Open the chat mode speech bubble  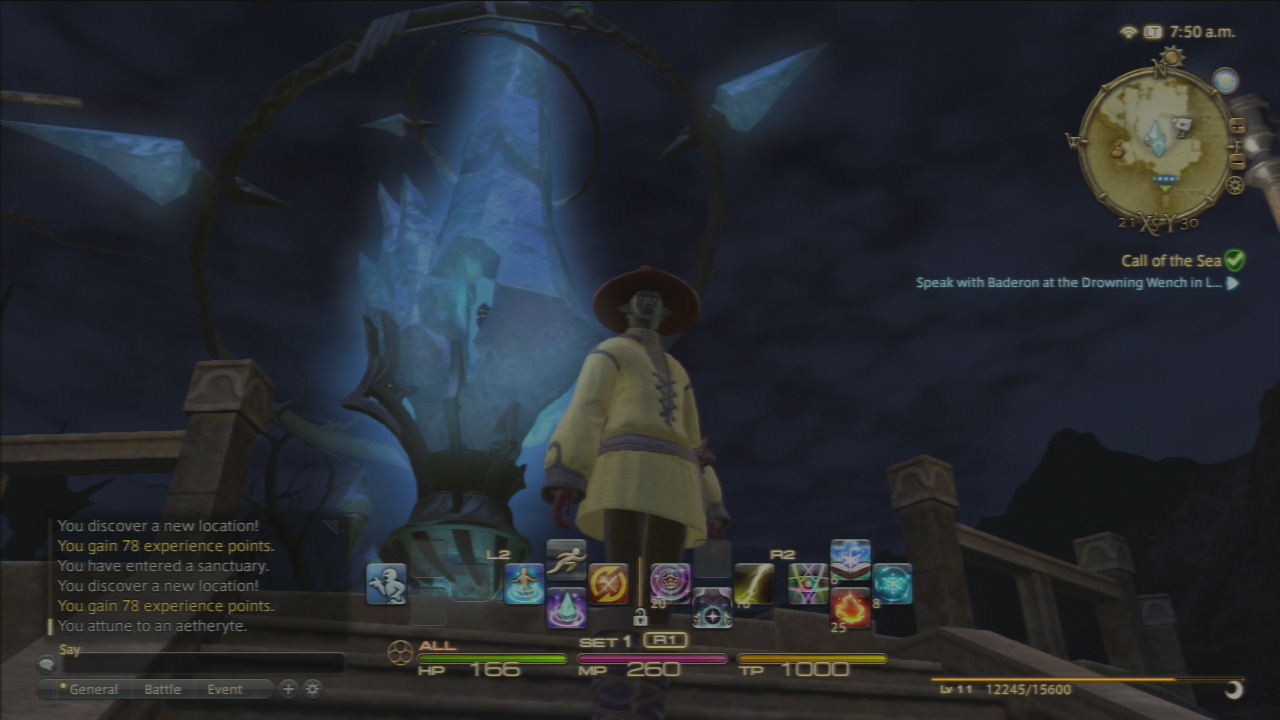click(46, 663)
